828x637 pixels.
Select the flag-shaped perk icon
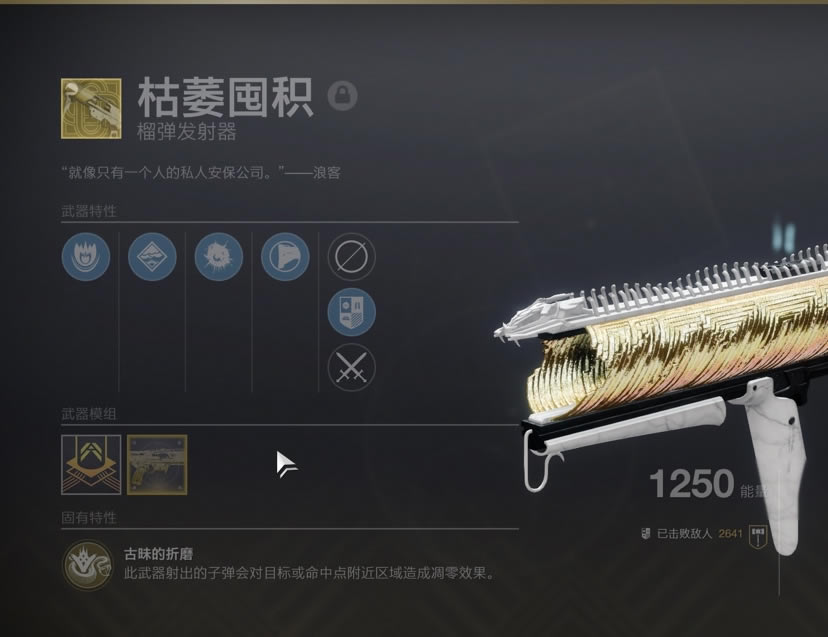click(x=285, y=257)
